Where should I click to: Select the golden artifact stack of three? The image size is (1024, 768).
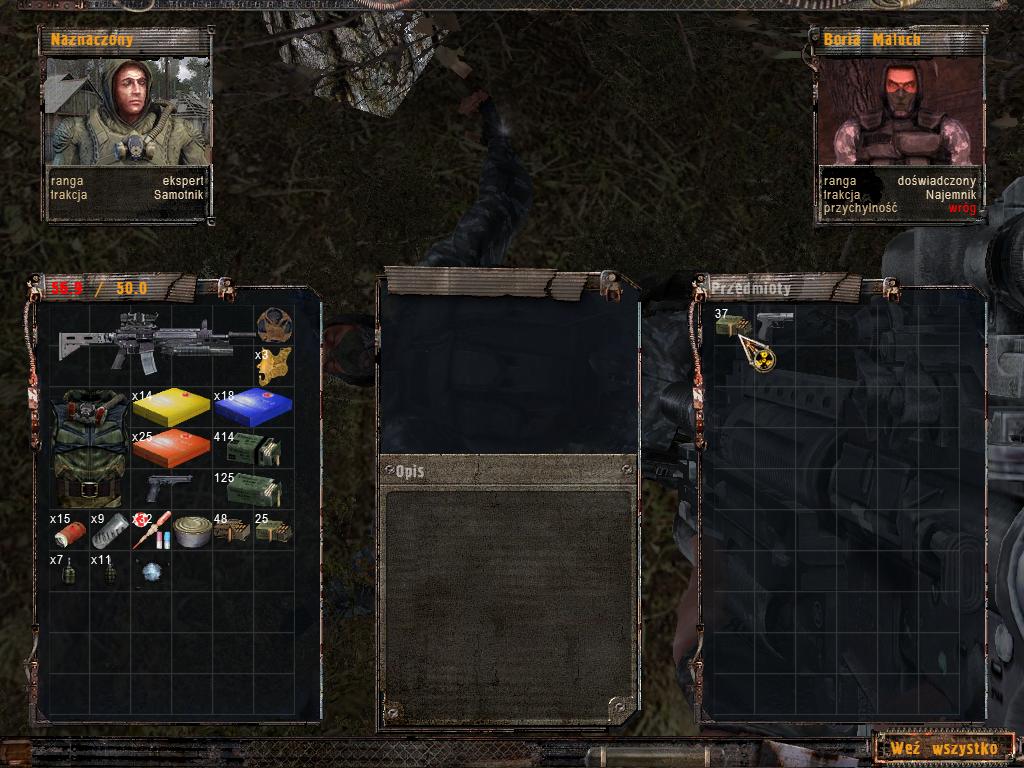click(x=273, y=366)
